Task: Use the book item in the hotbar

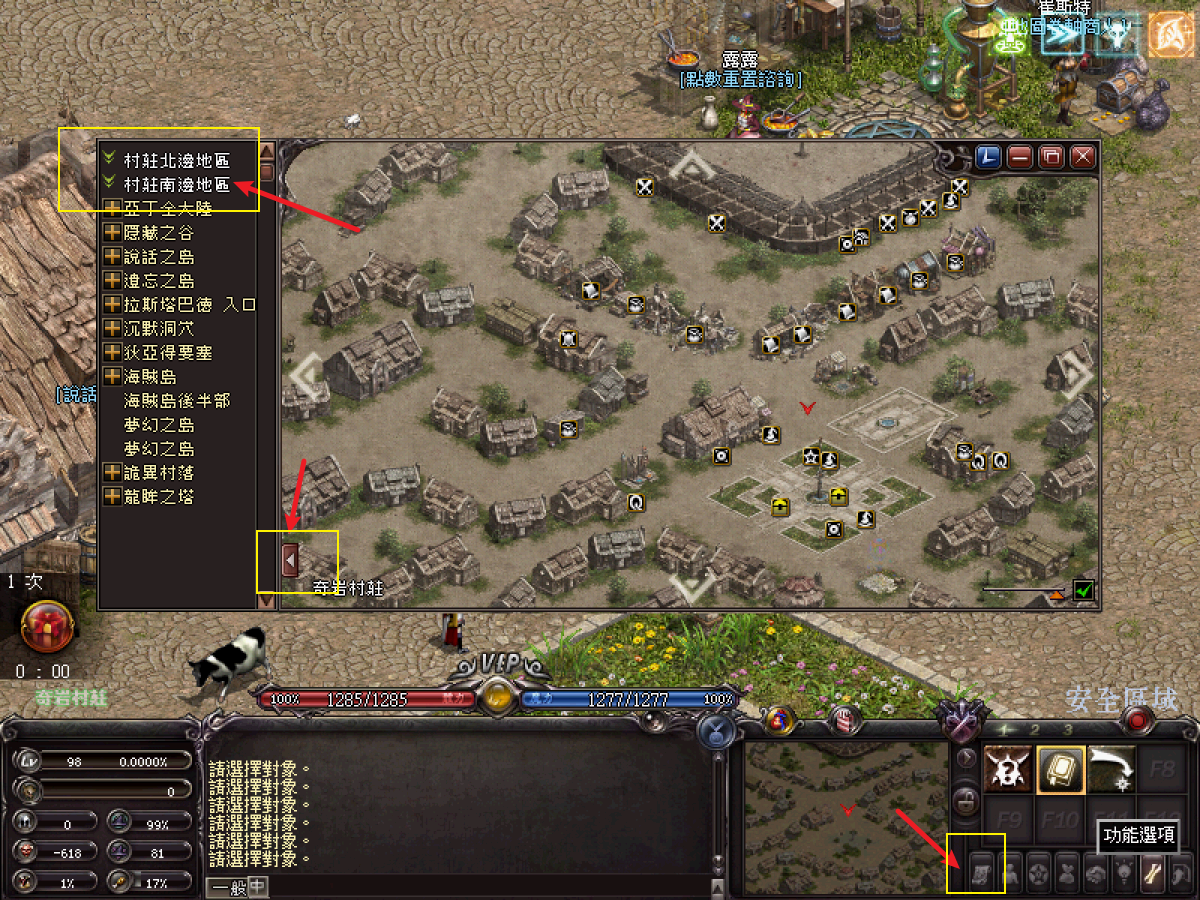Action: coord(1061,769)
